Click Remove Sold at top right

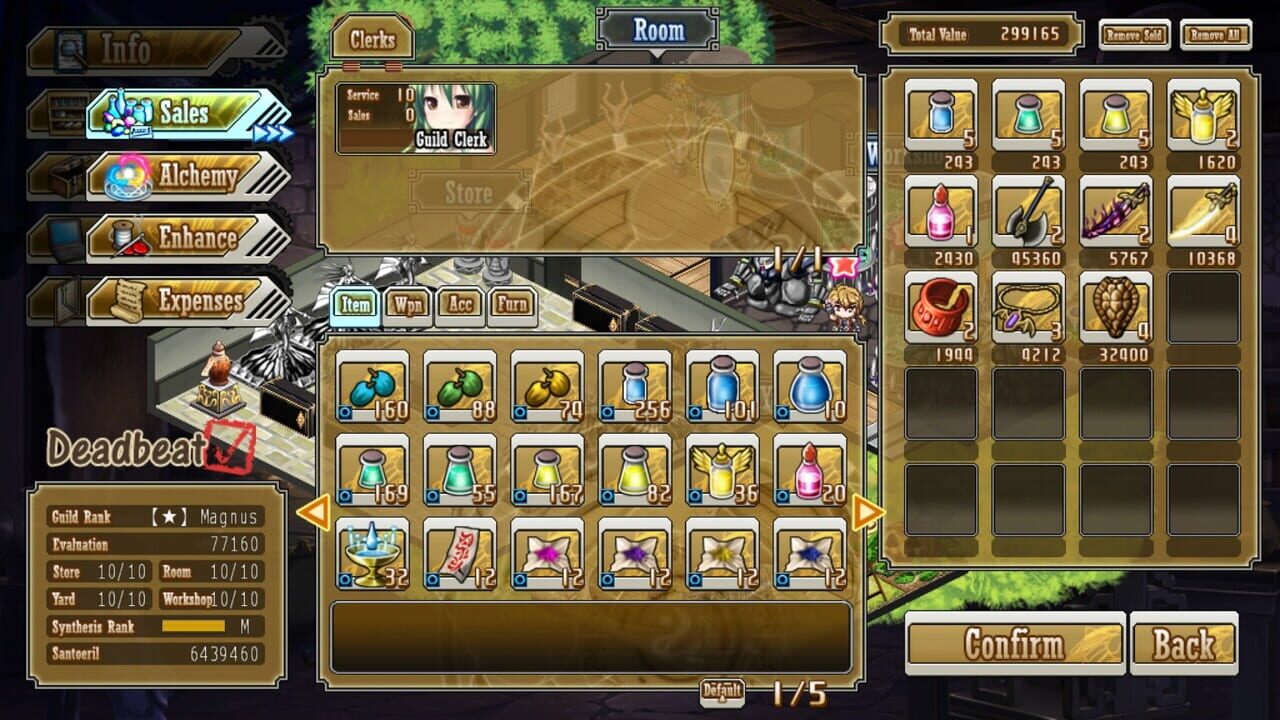pos(1135,33)
